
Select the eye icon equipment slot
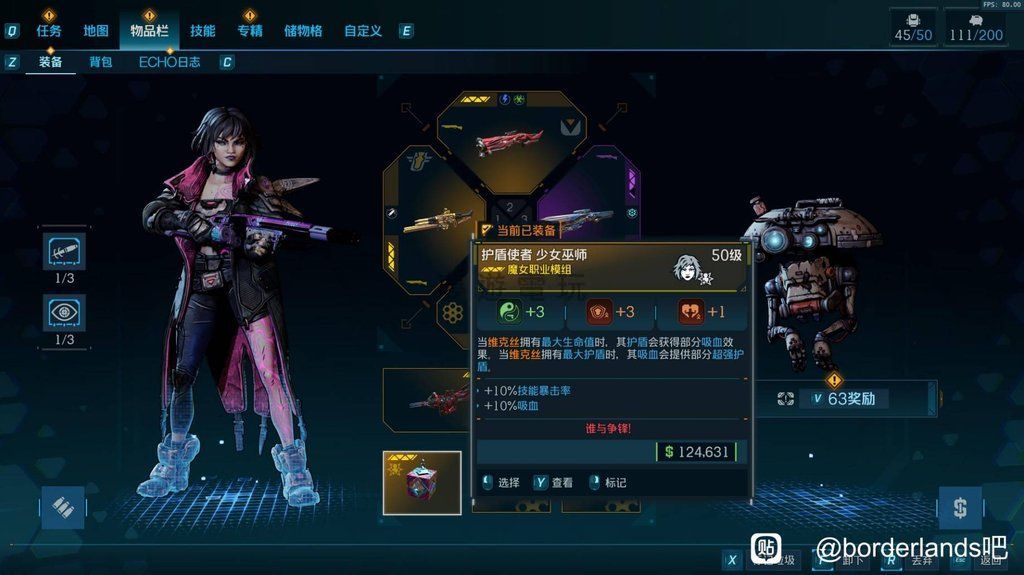pyautogui.click(x=64, y=312)
